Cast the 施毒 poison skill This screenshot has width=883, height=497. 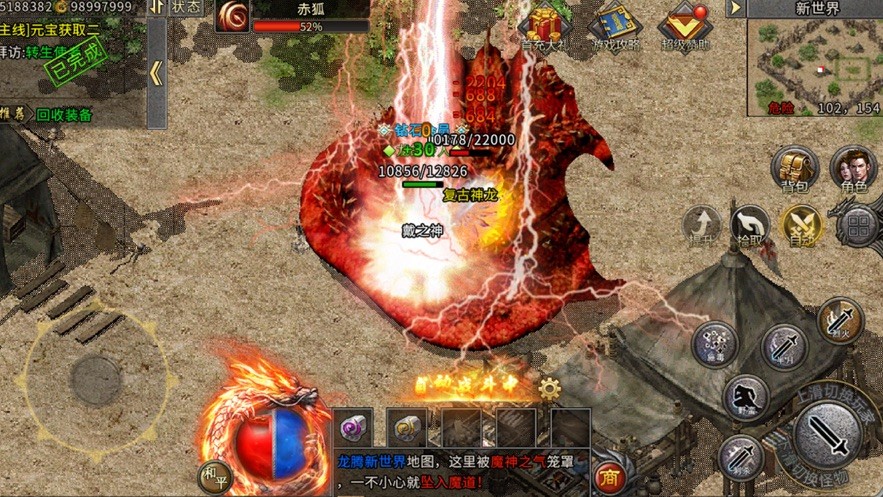[715, 345]
